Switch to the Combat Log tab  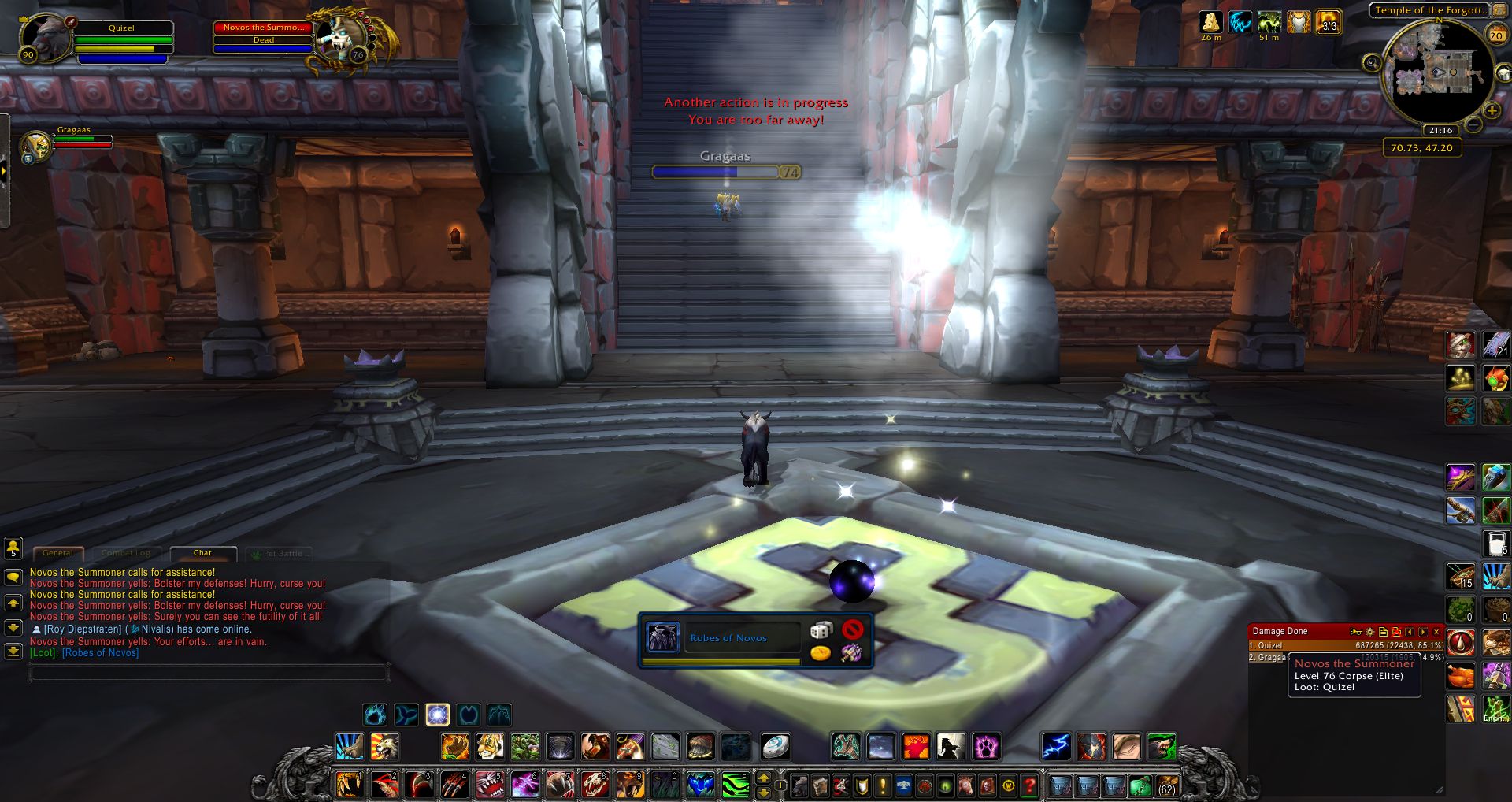tap(126, 553)
